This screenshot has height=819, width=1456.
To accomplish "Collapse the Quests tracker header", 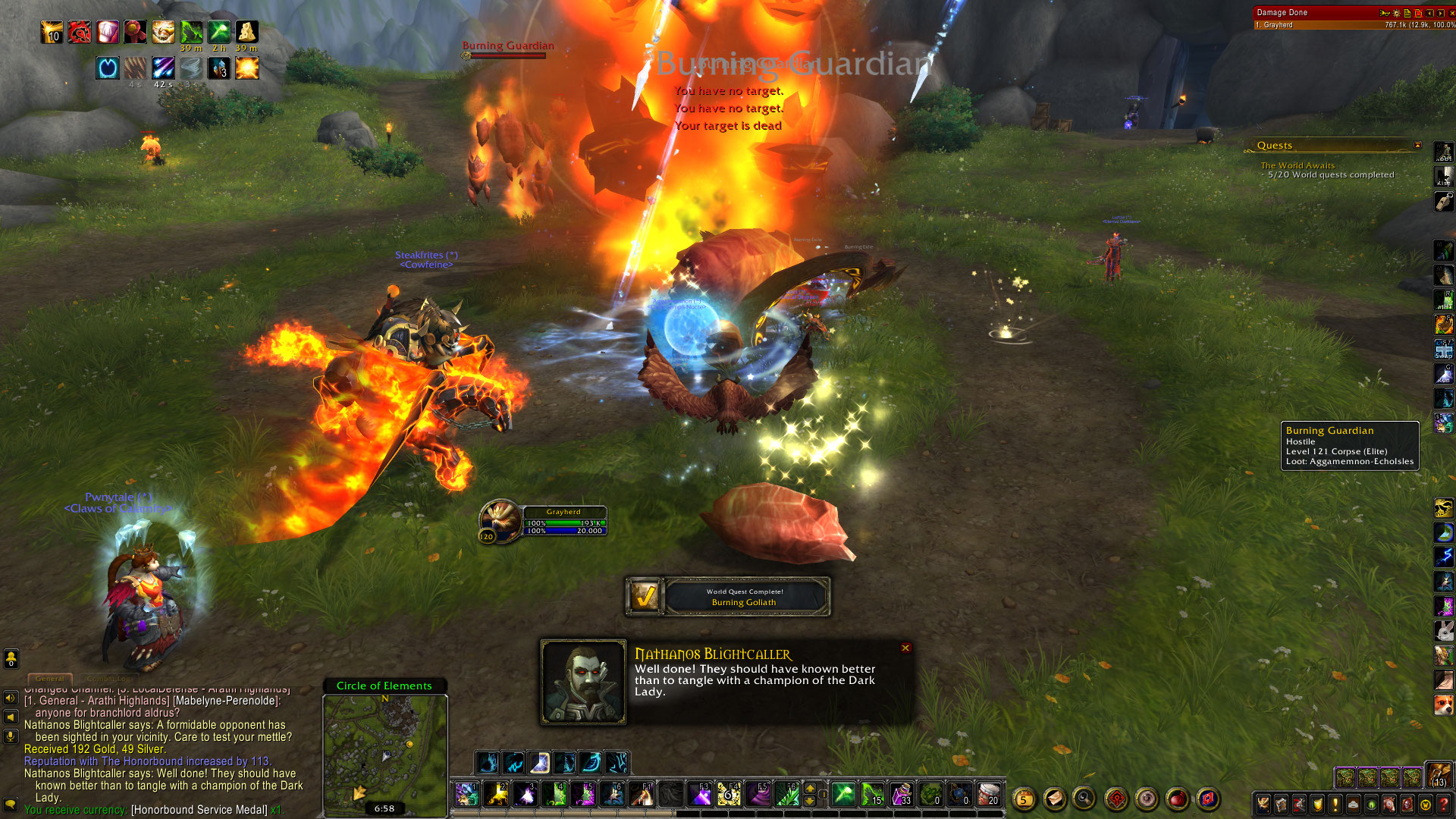I will pyautogui.click(x=1417, y=145).
